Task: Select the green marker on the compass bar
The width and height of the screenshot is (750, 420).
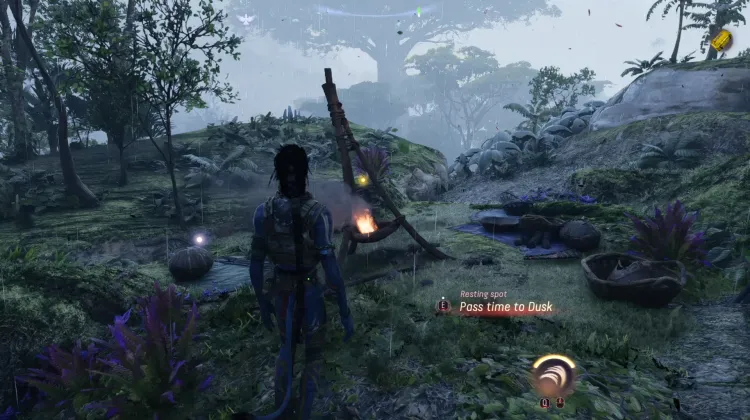Action: pos(420,12)
